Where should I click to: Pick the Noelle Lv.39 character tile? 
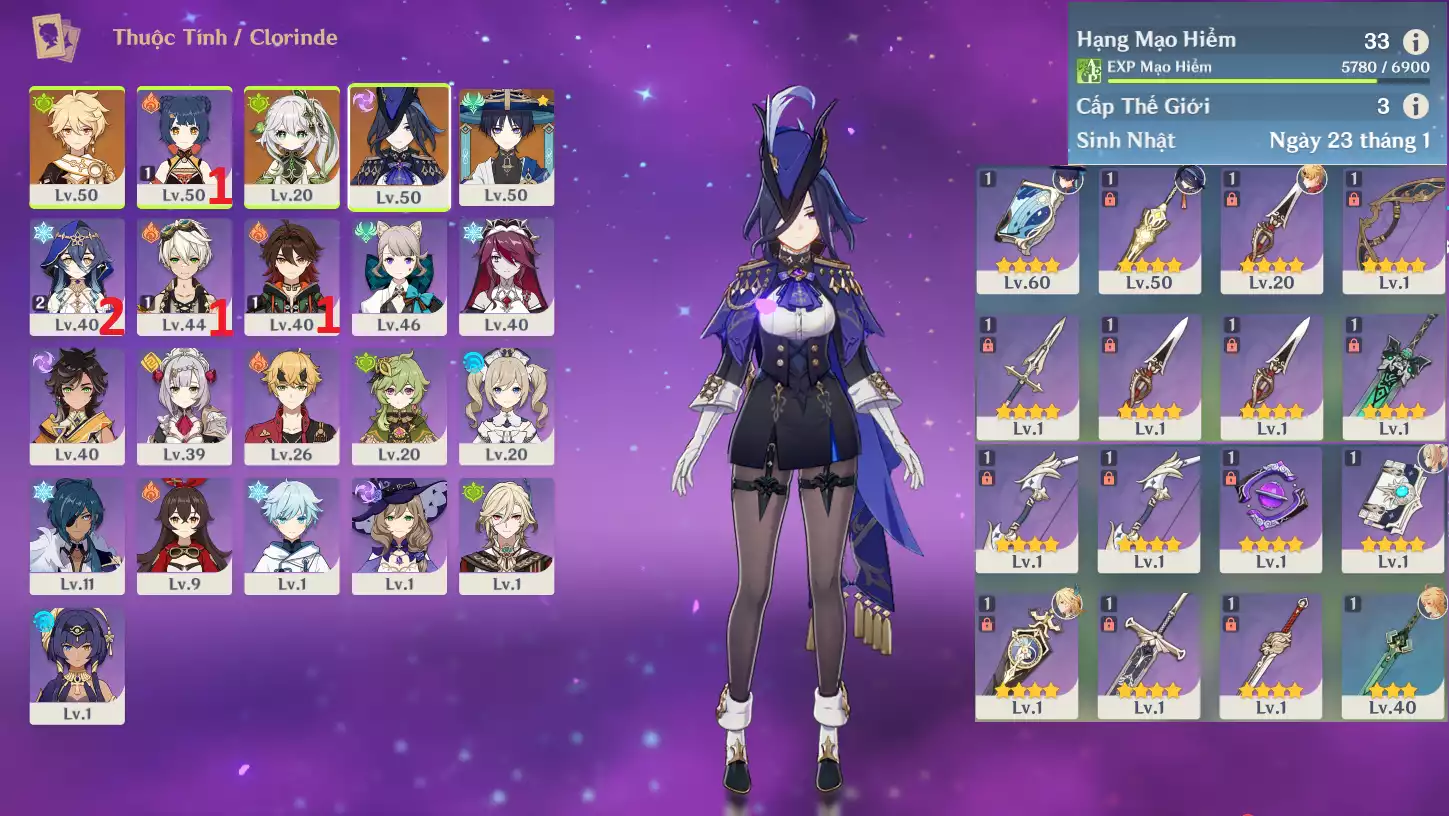(184, 405)
